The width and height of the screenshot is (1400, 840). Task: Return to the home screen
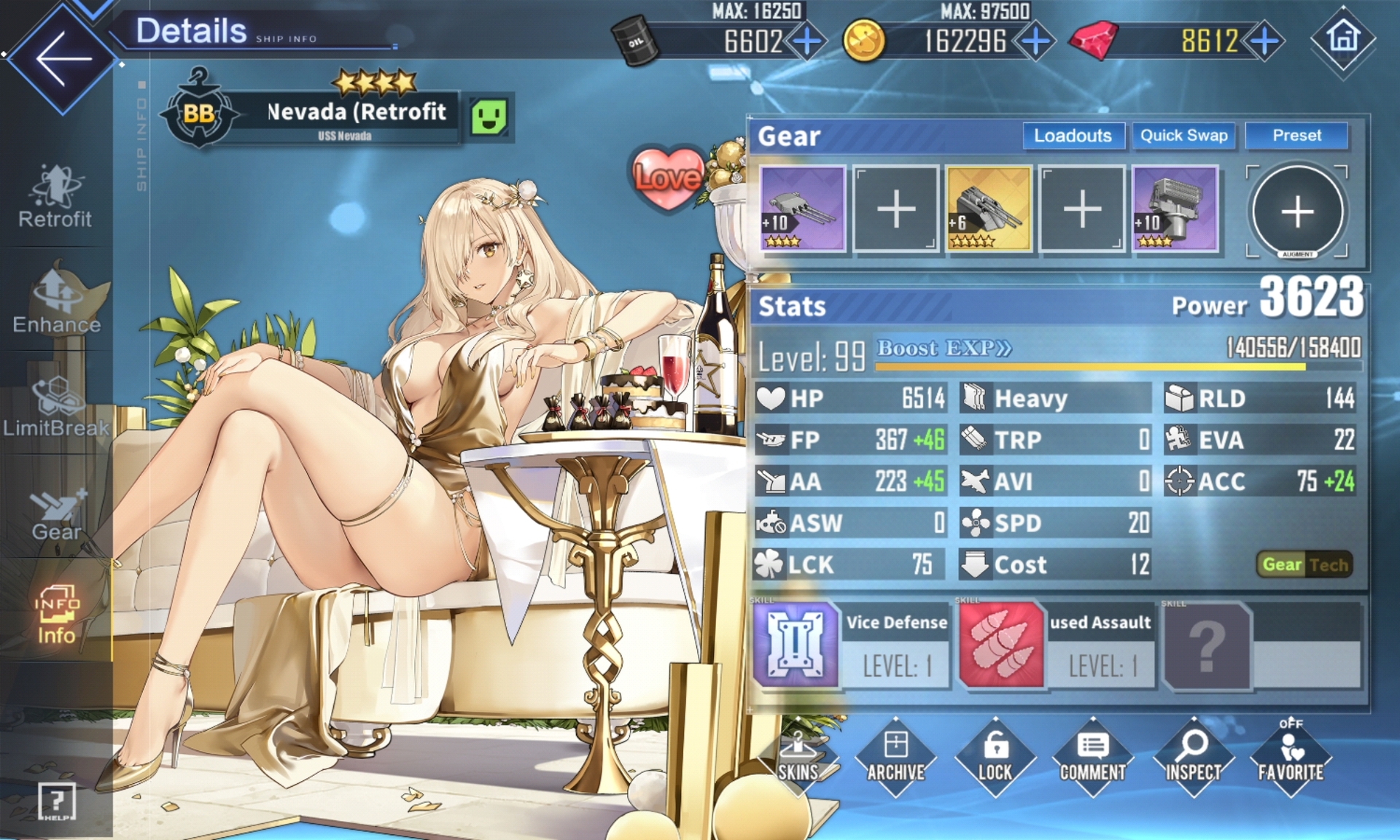1343,38
